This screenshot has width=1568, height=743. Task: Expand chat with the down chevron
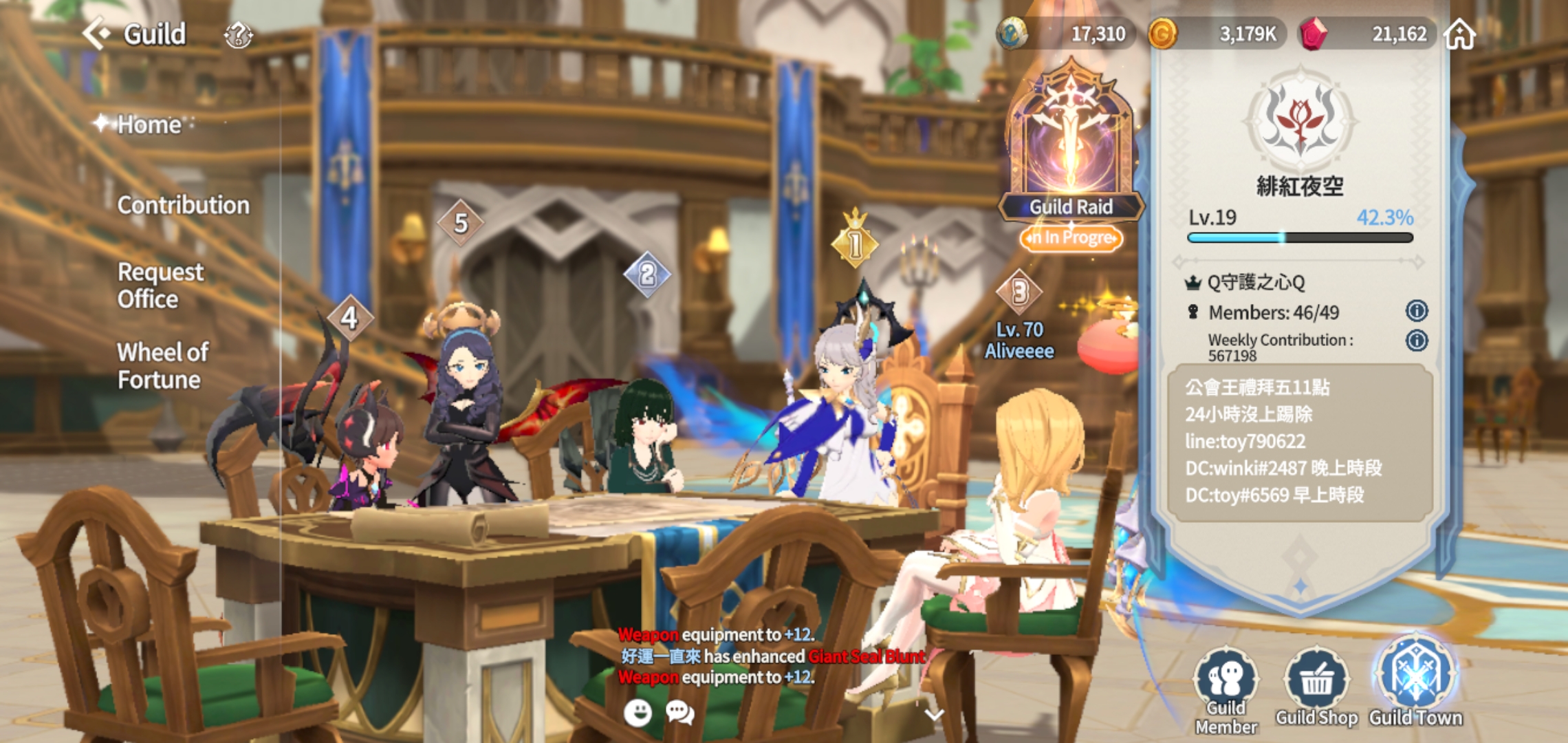(x=933, y=714)
